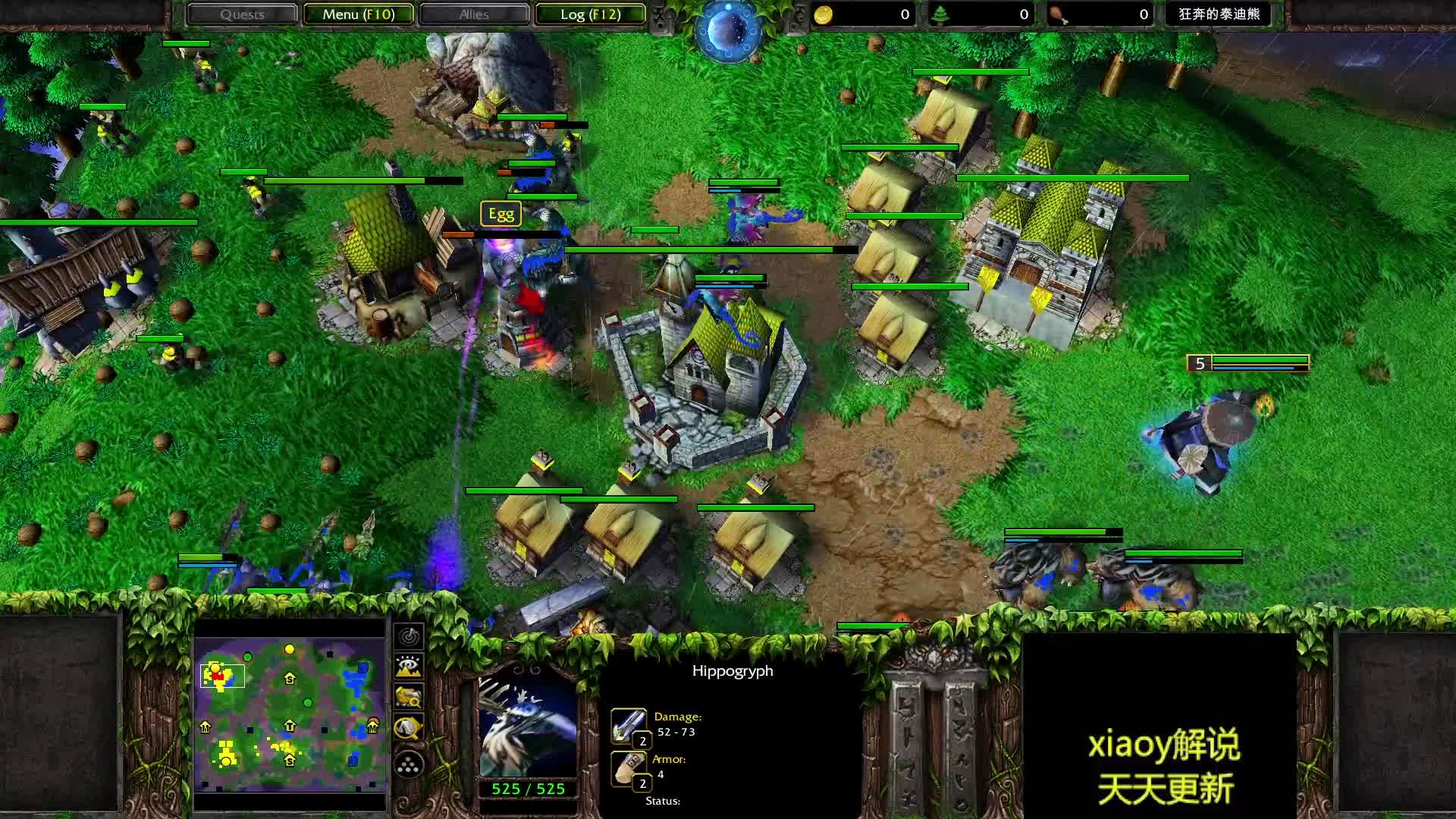Open the Quests panel
Screen dimensions: 1456x819
242,14
